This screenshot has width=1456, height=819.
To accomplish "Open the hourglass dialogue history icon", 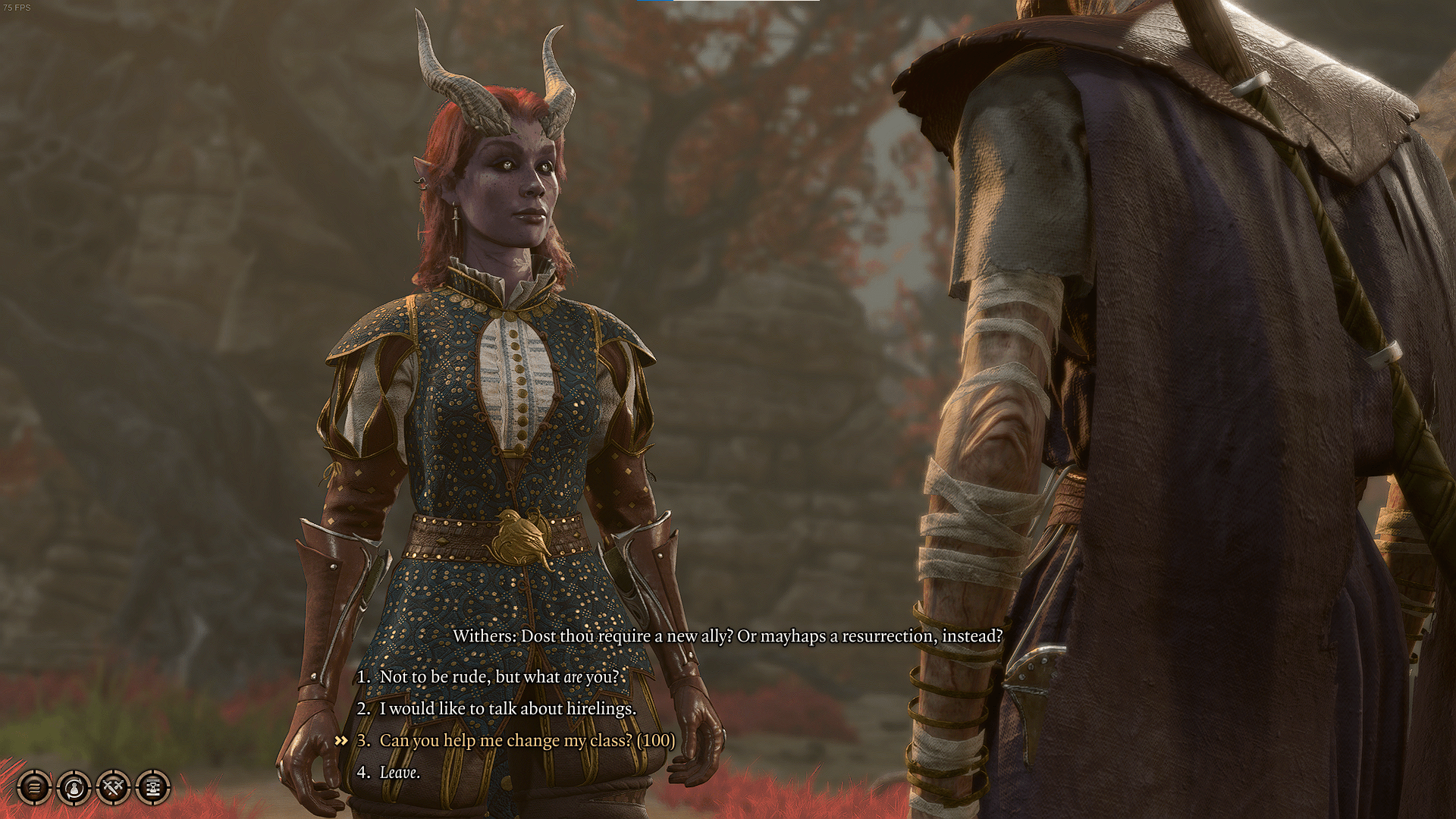I will click(x=152, y=788).
